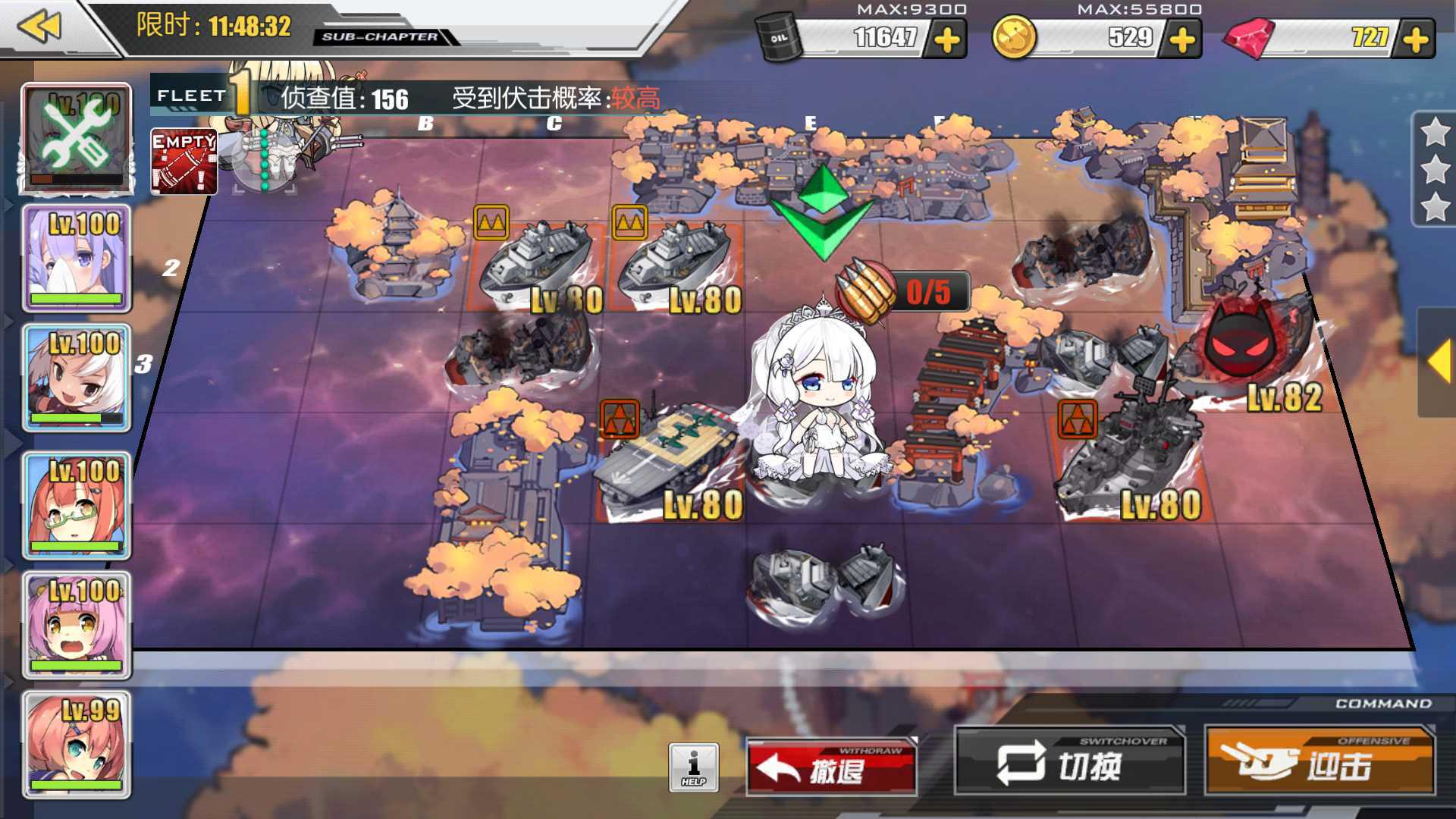Engage the enemy with the orange 迎击 button
Screen dimensions: 1456x819
tap(1319, 763)
